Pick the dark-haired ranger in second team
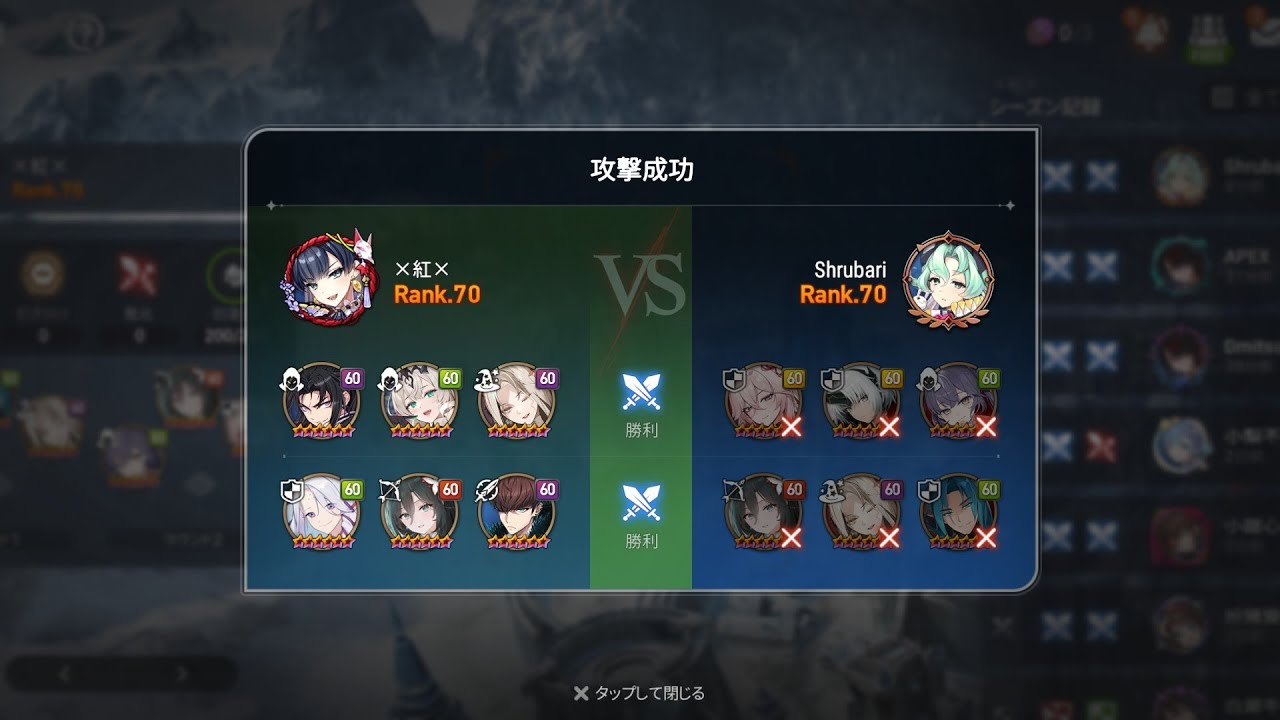This screenshot has width=1280, height=720. [420, 512]
